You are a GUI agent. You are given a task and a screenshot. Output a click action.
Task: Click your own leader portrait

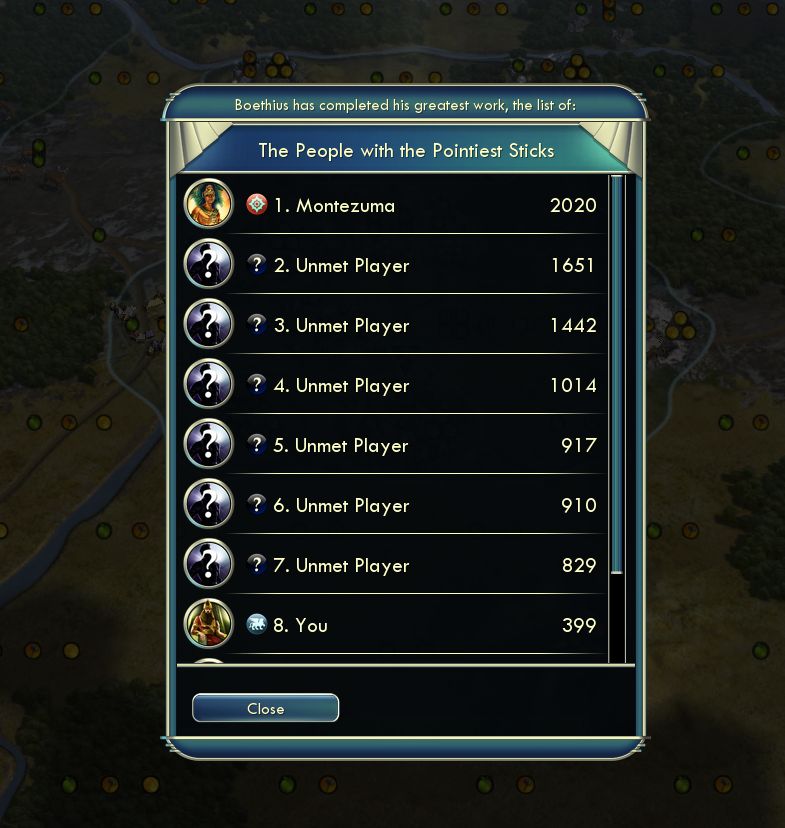point(209,625)
